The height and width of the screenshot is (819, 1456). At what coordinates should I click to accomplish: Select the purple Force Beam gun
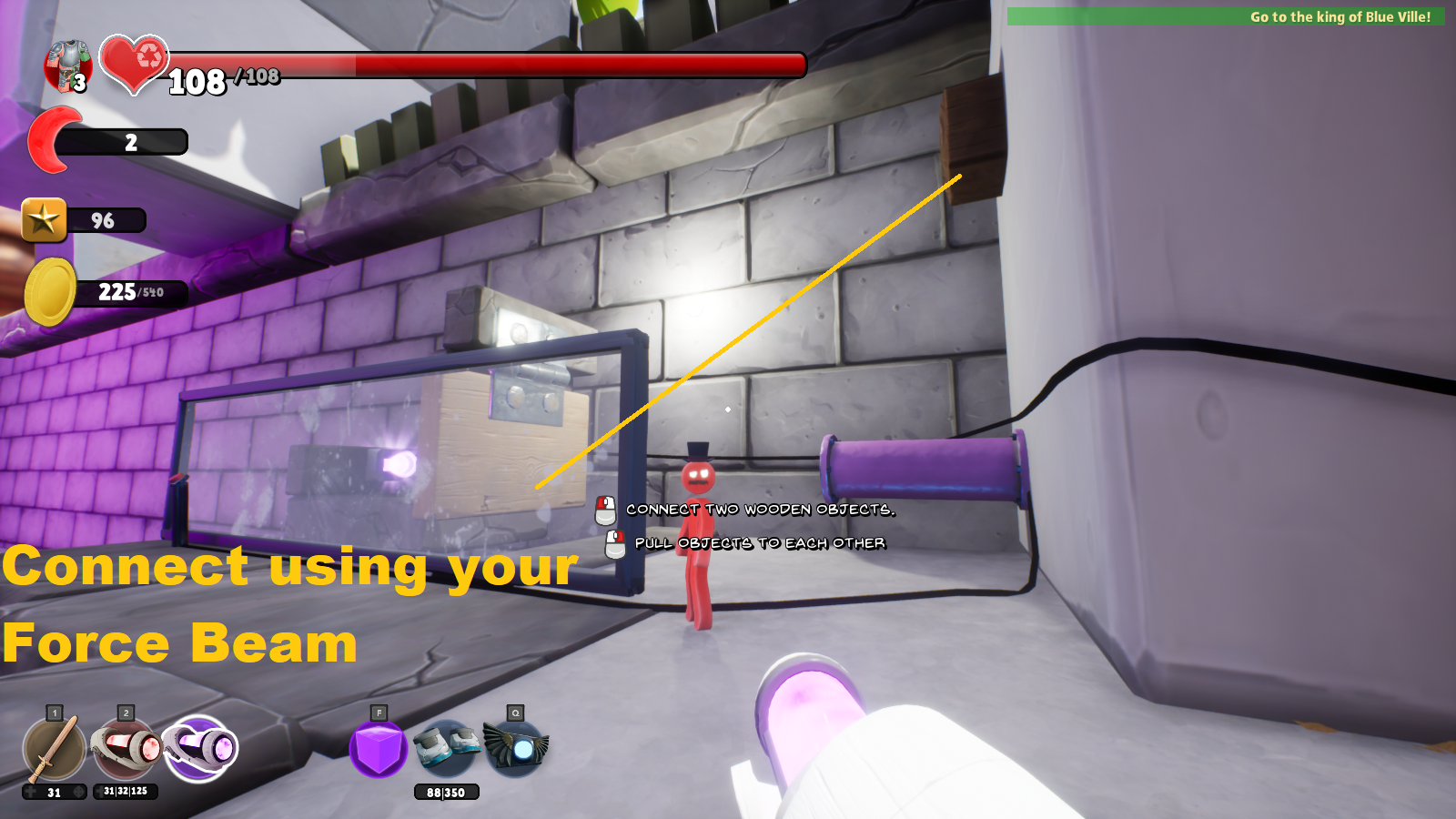click(x=201, y=748)
